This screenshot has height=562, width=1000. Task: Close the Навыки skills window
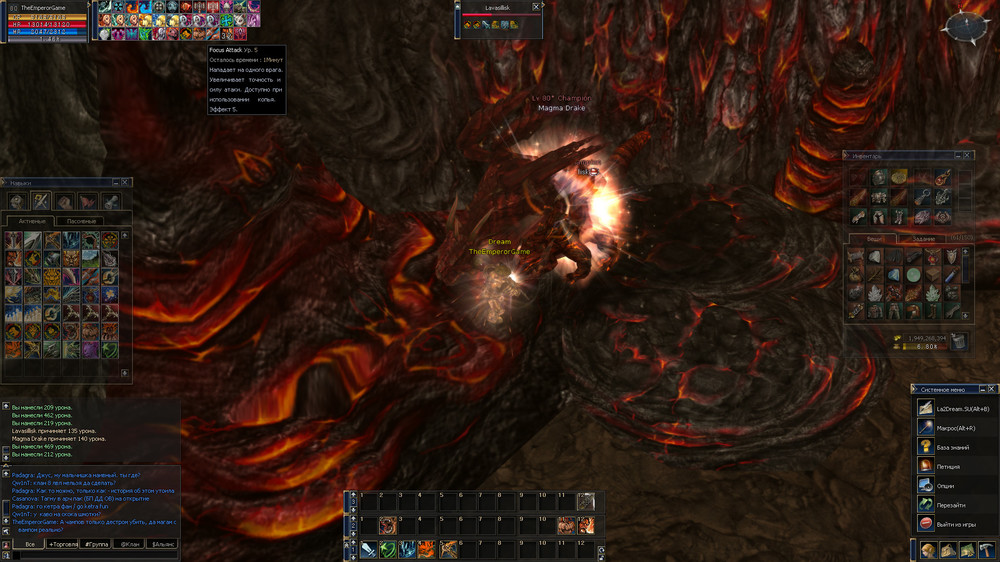tap(125, 183)
